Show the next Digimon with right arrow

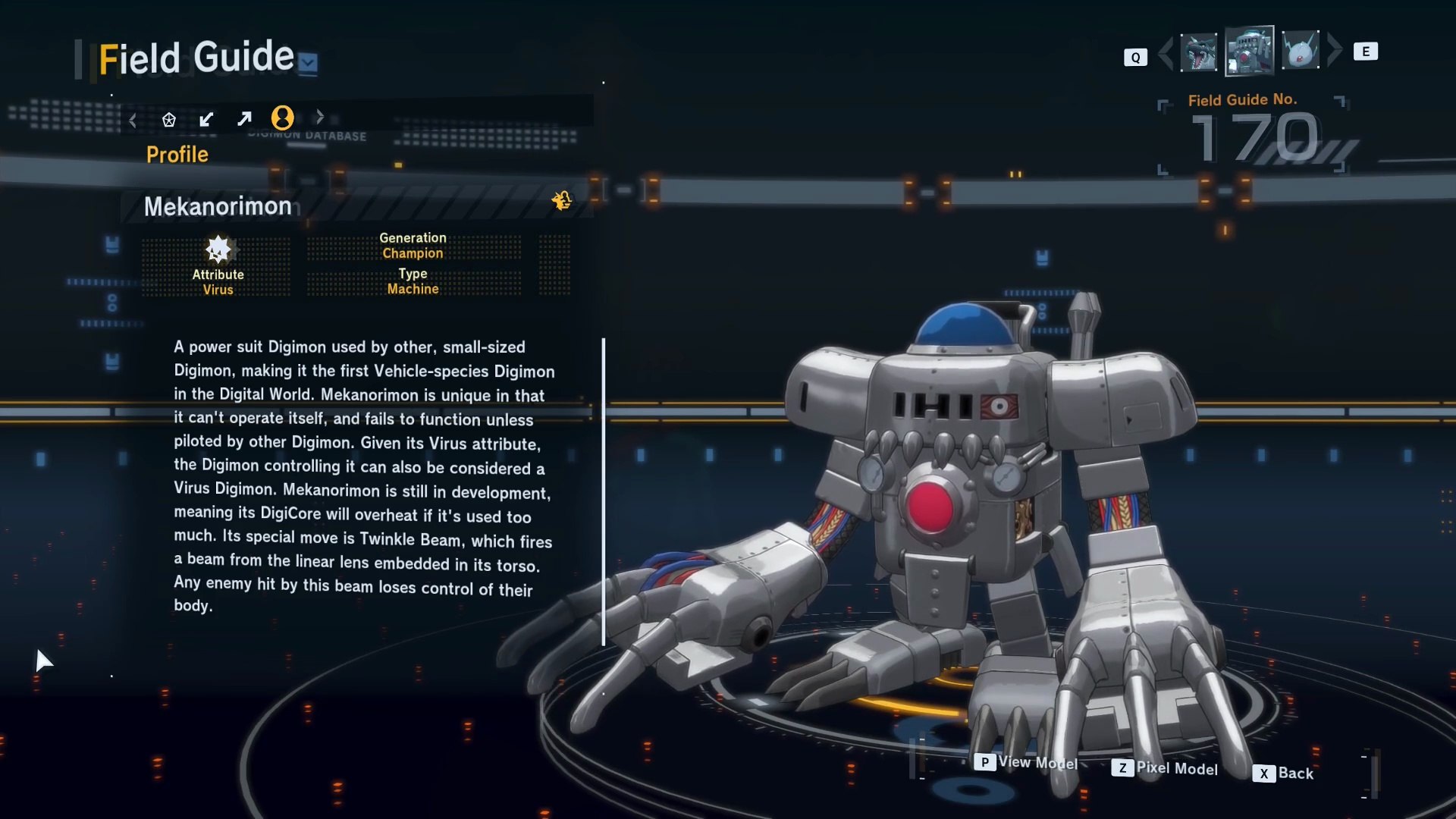click(1335, 50)
